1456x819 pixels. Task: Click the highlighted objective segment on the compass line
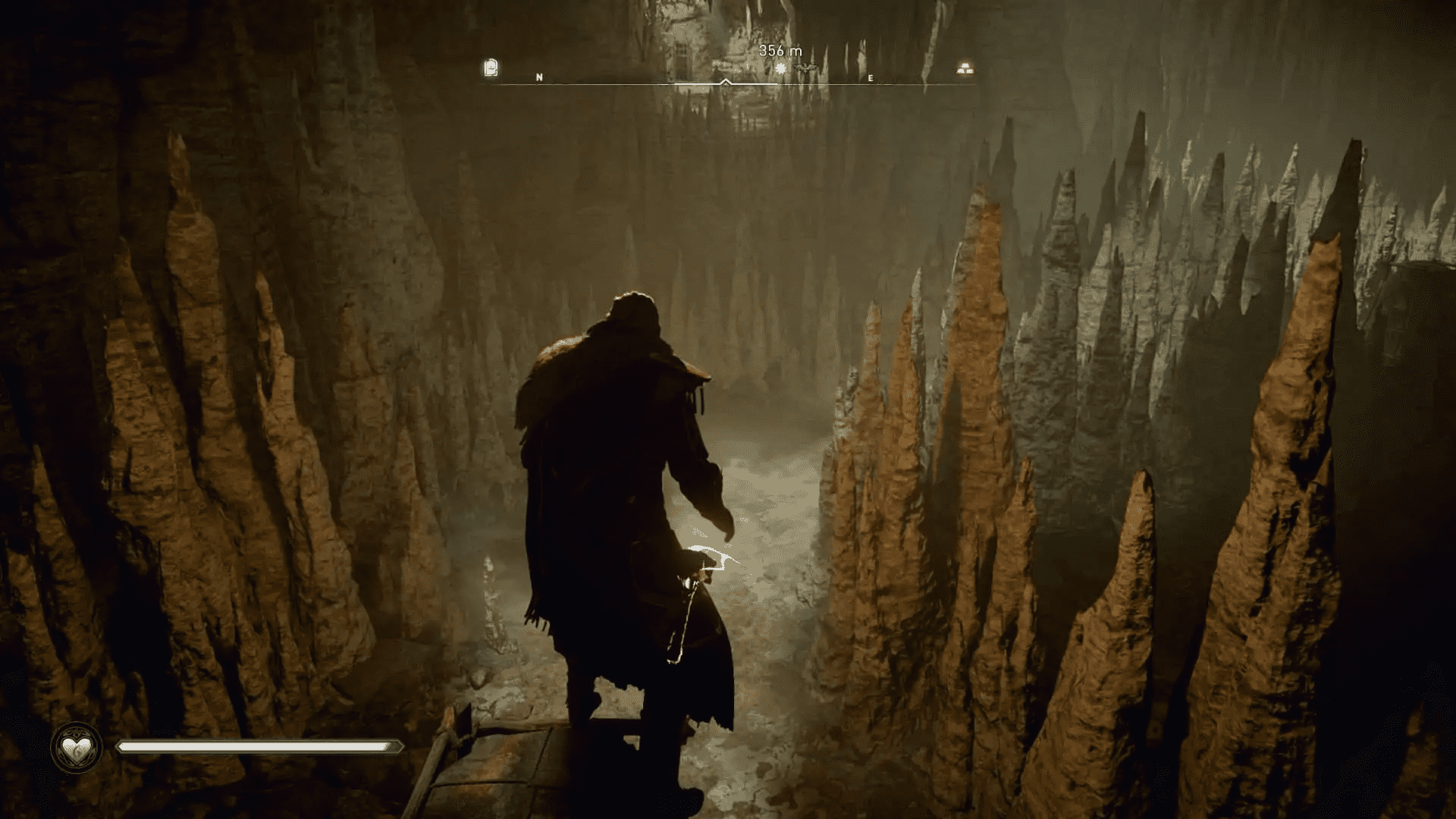pyautogui.click(x=751, y=86)
